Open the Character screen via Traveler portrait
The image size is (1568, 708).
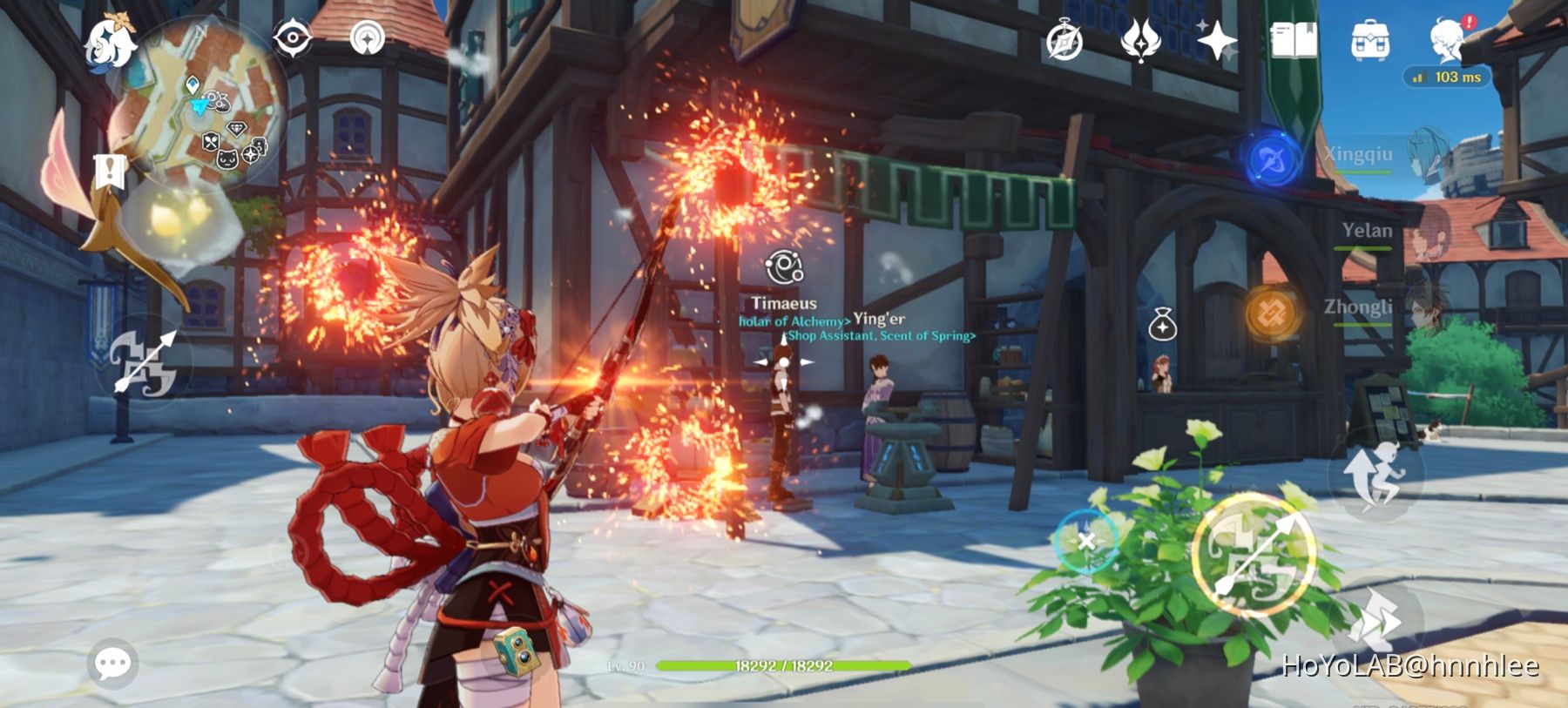click(1446, 39)
